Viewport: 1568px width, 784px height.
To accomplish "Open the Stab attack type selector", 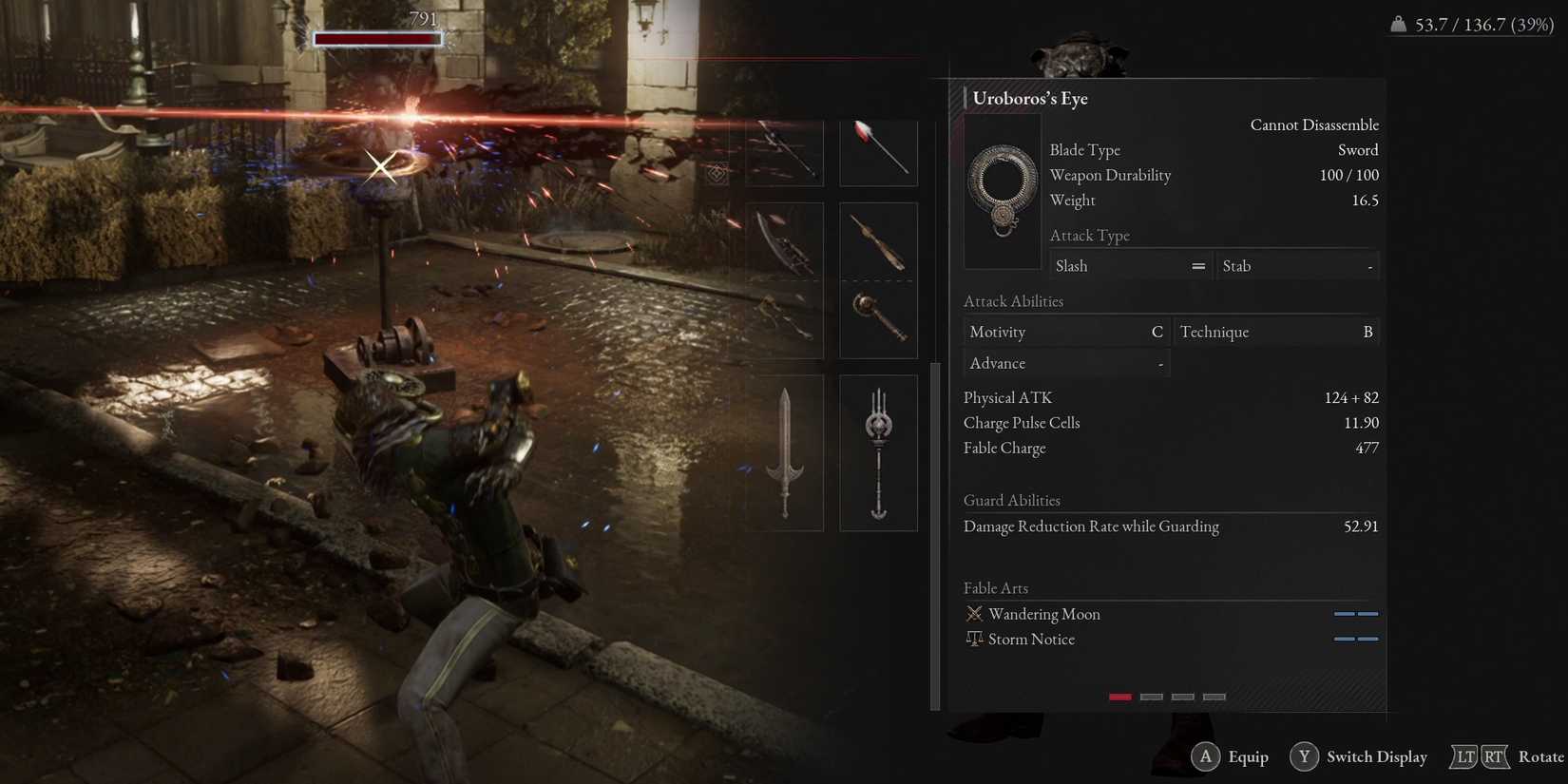I will [1297, 266].
